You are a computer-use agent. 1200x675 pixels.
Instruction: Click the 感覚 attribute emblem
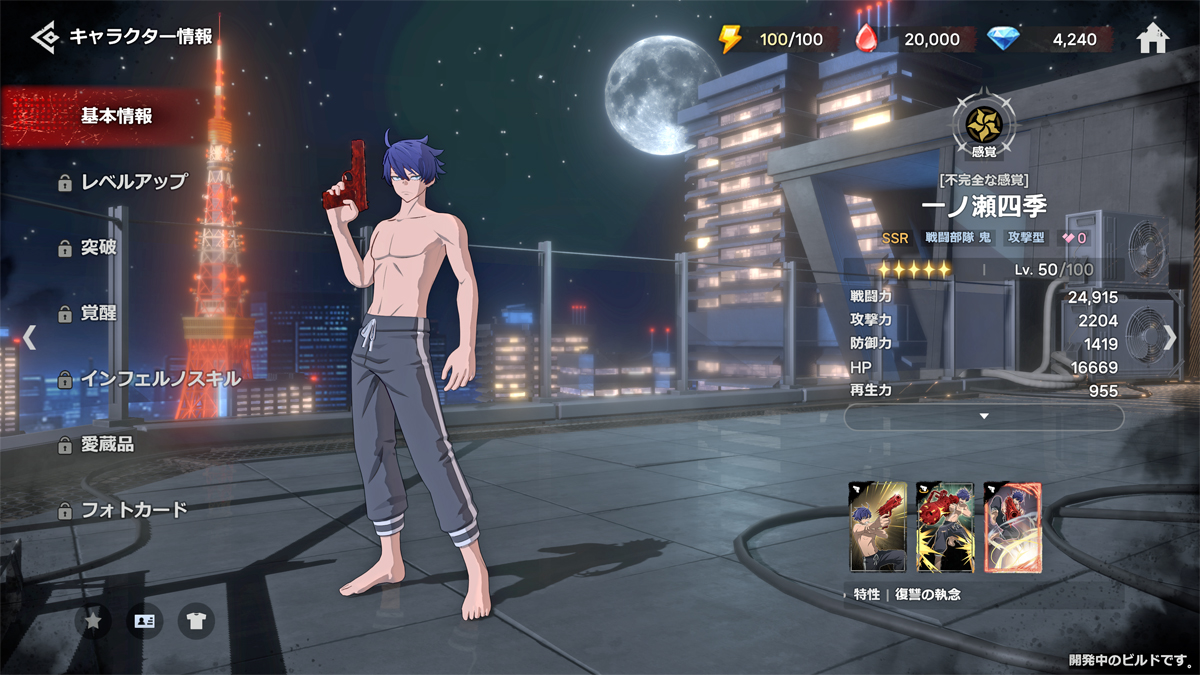click(x=984, y=125)
